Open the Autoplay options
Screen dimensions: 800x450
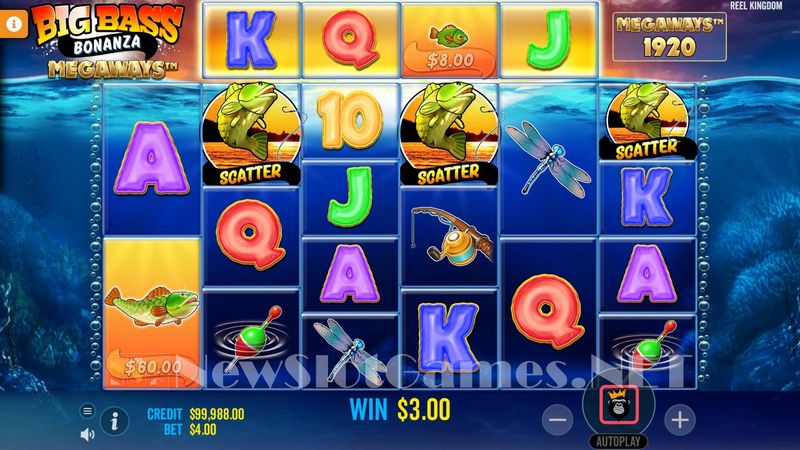(618, 441)
